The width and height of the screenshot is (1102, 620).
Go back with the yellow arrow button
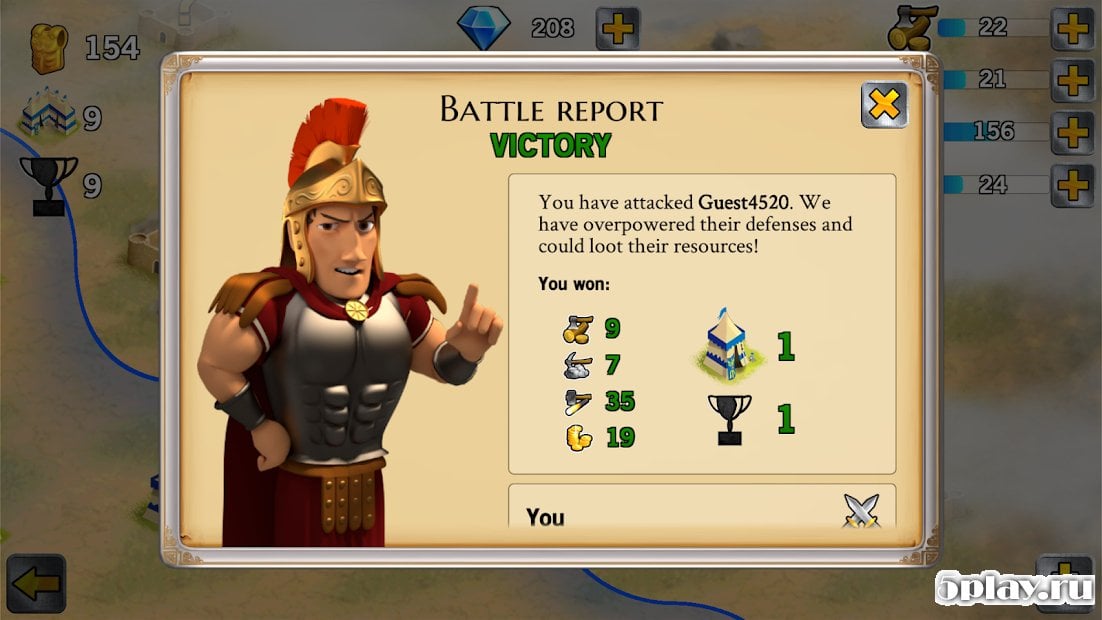click(x=35, y=585)
